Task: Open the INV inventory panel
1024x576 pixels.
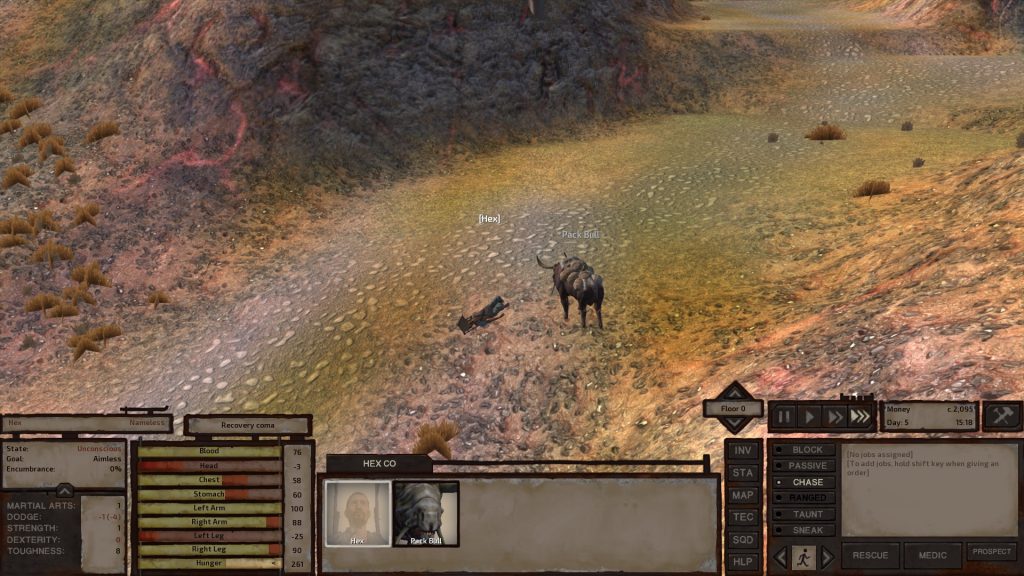Action: [x=742, y=451]
